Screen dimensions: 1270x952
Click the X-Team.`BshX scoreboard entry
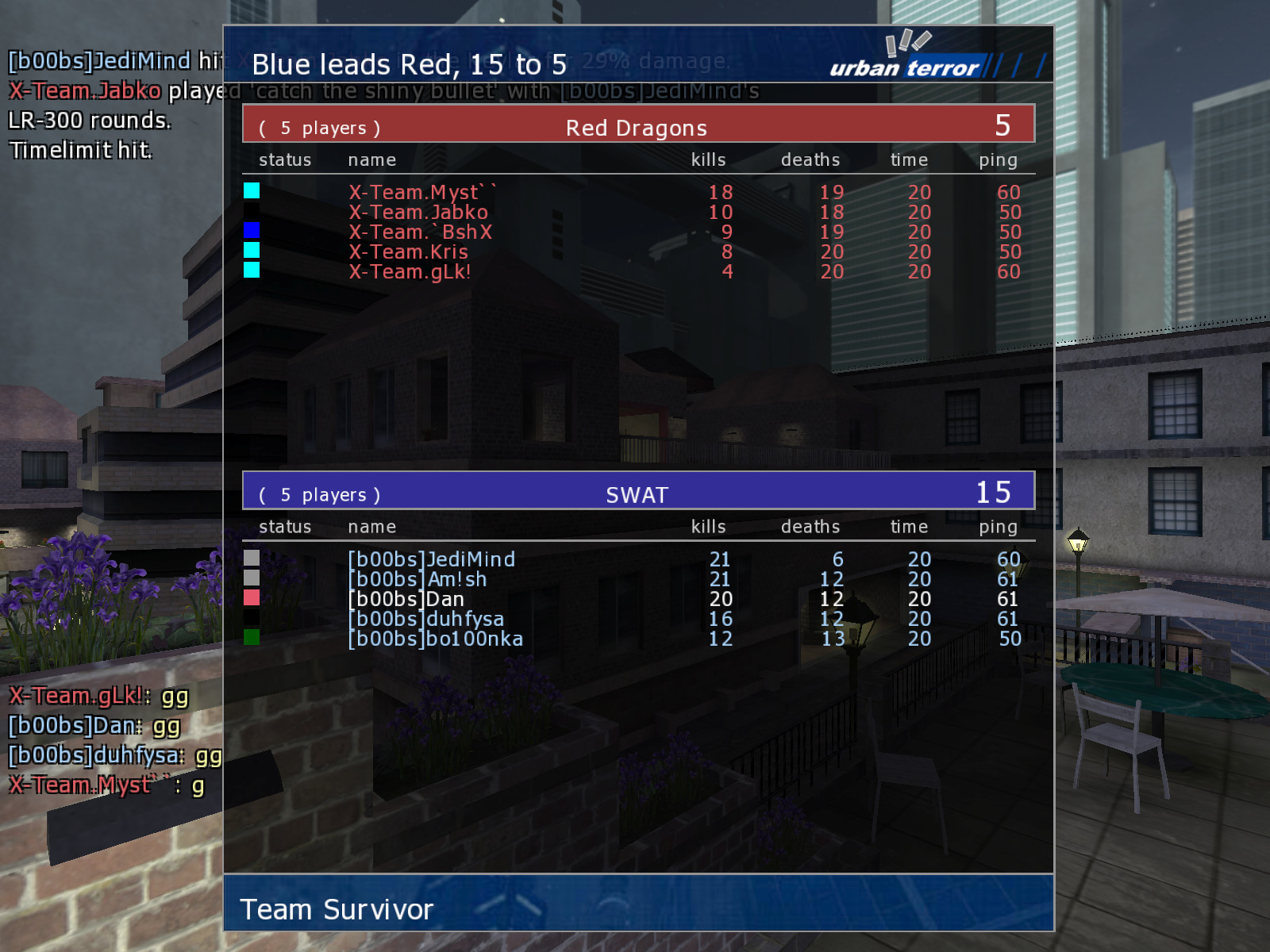tap(421, 232)
